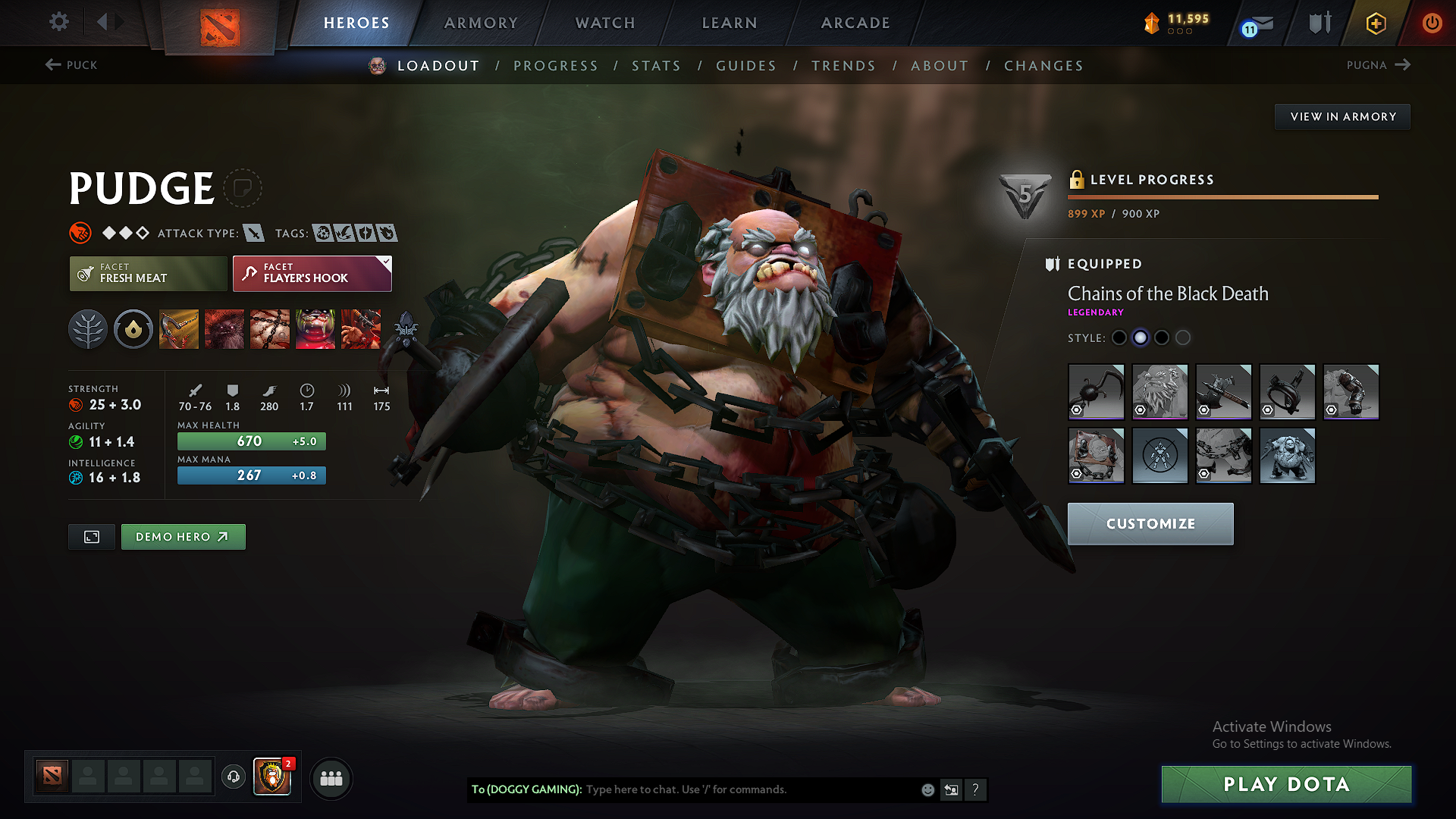Open Pudge's talent tree icon

point(87,328)
